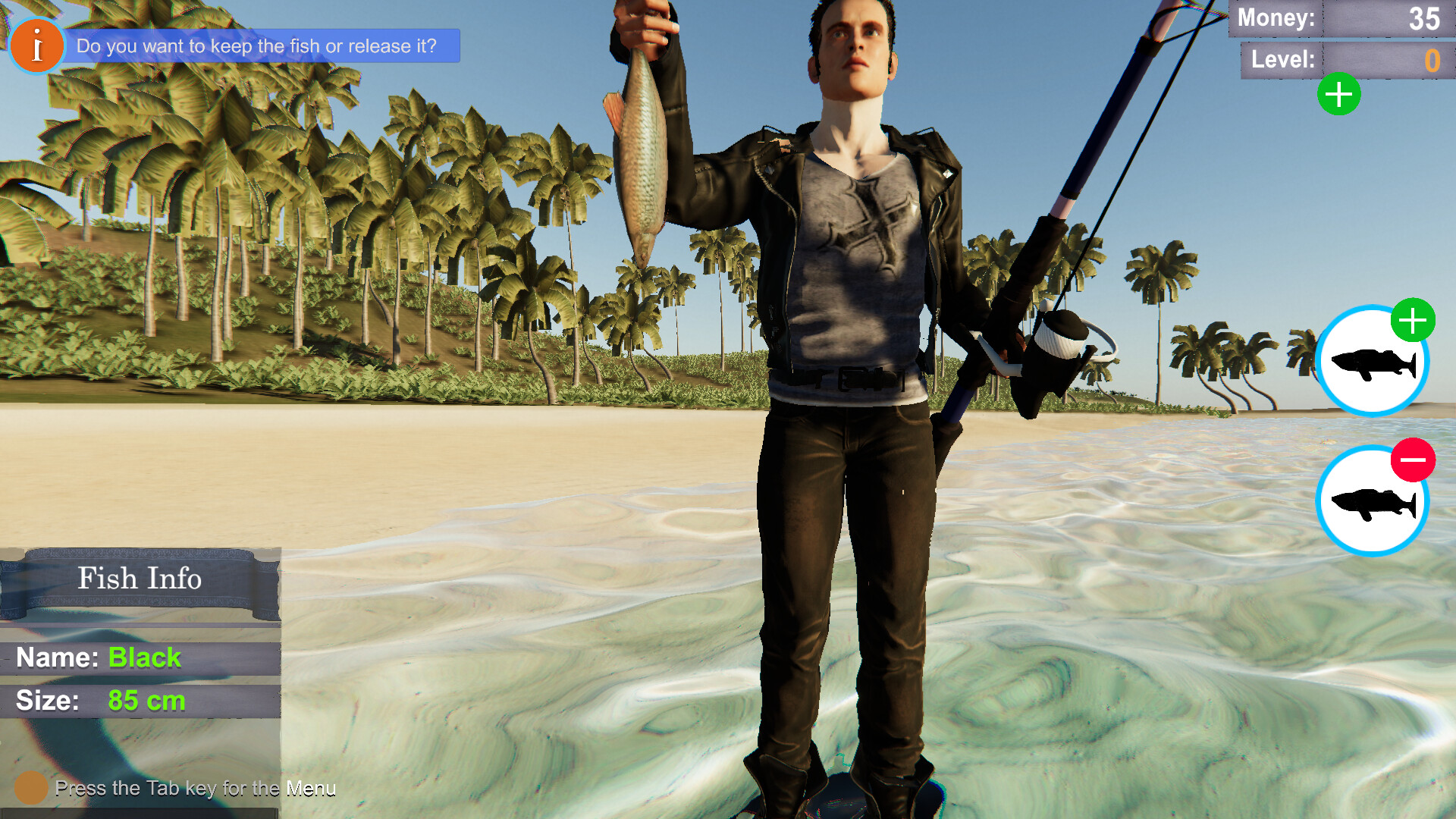Image resolution: width=1456 pixels, height=819 pixels.
Task: Click the Press the Tab key for the Menu text
Action: click(x=197, y=789)
